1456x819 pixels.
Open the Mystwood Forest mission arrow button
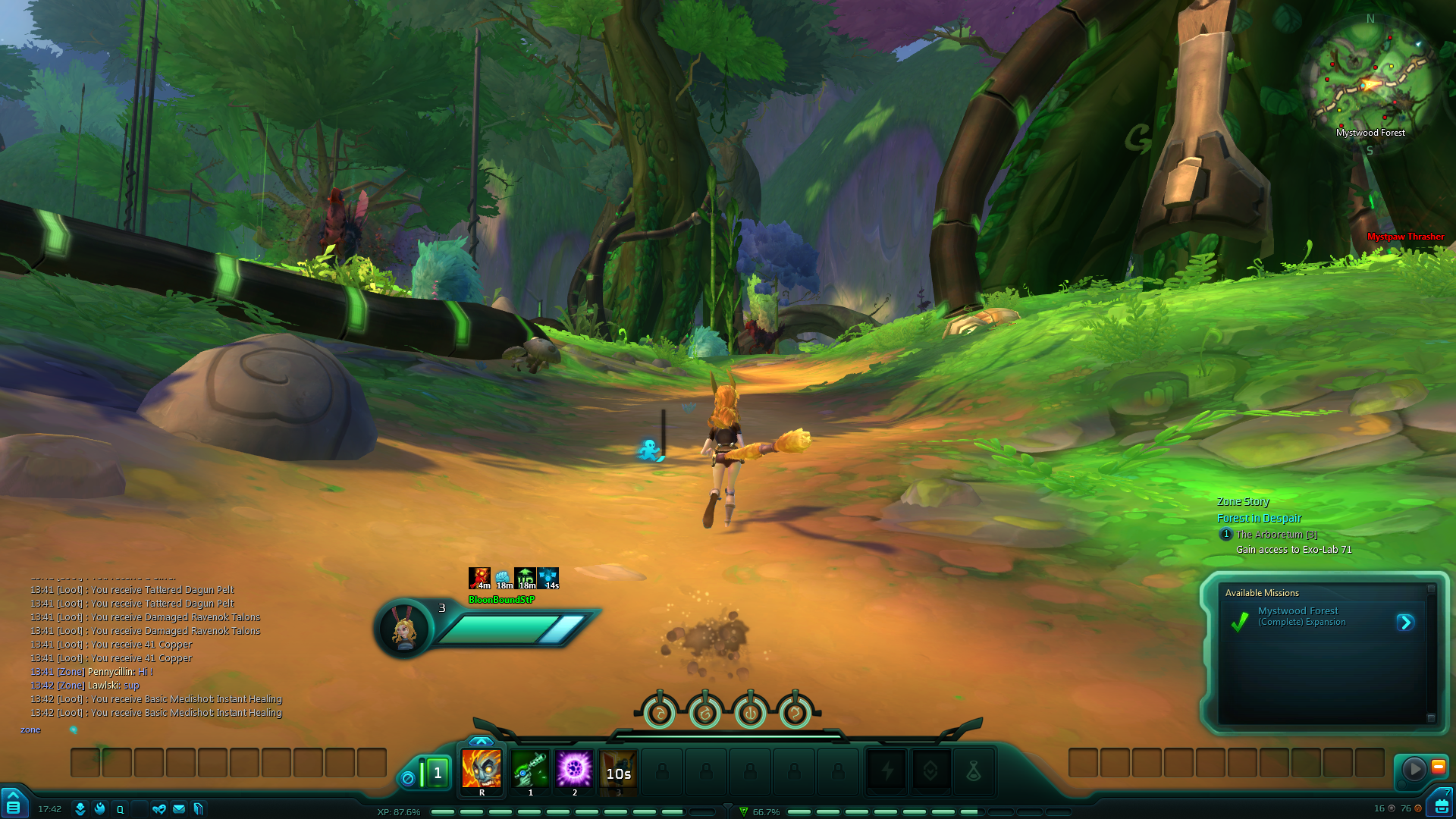pyautogui.click(x=1405, y=623)
